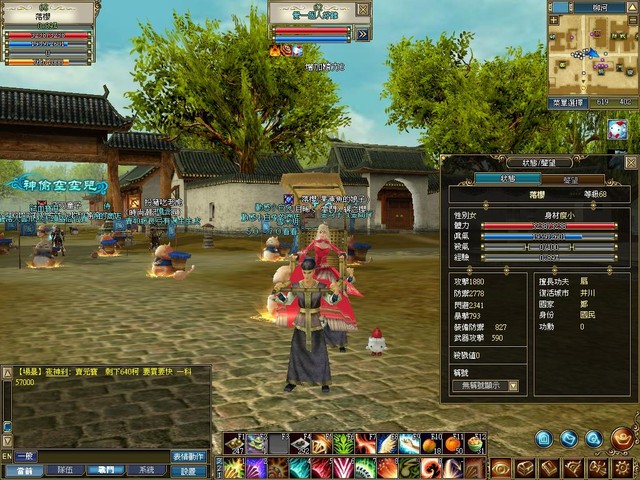Open the chat 設置 settings
The image size is (640, 480).
click(190, 470)
